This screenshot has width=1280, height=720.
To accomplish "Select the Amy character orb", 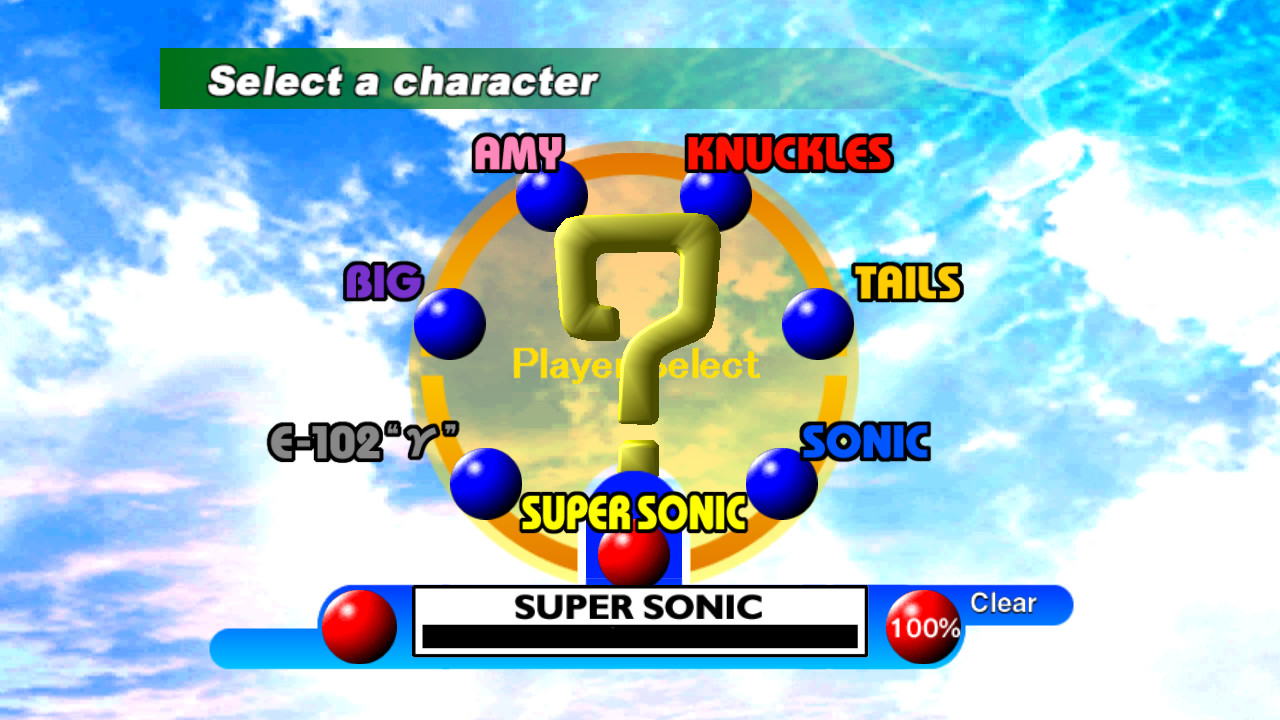I will [x=549, y=196].
